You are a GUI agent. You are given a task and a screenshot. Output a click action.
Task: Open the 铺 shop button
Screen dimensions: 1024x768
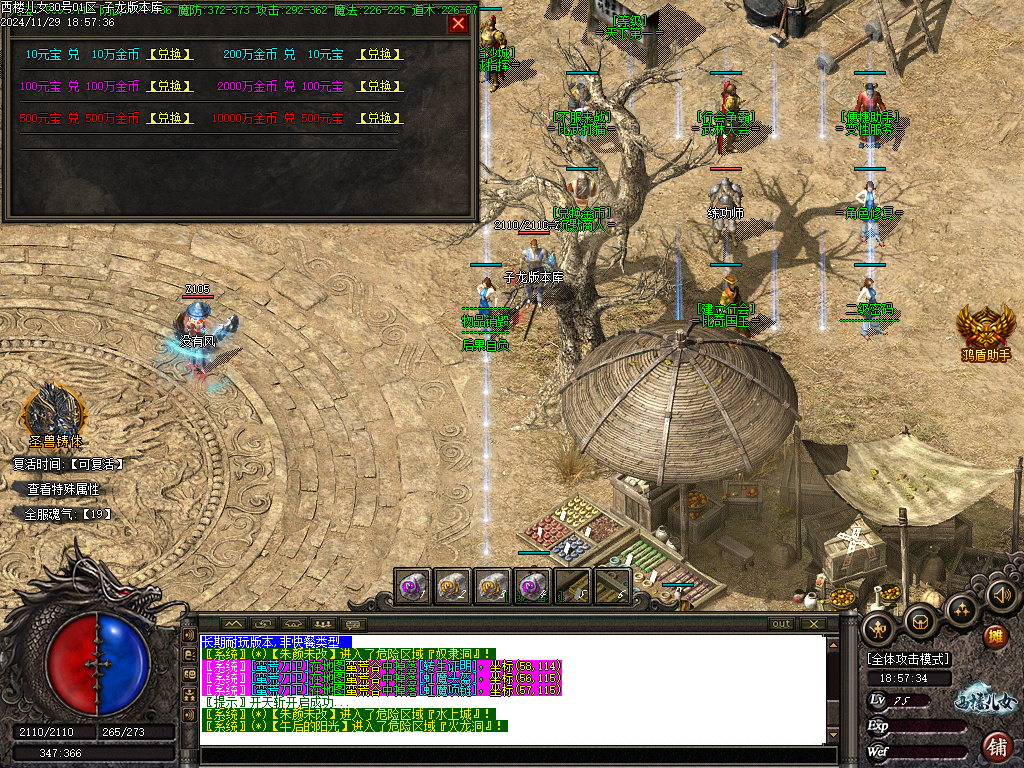click(x=997, y=746)
